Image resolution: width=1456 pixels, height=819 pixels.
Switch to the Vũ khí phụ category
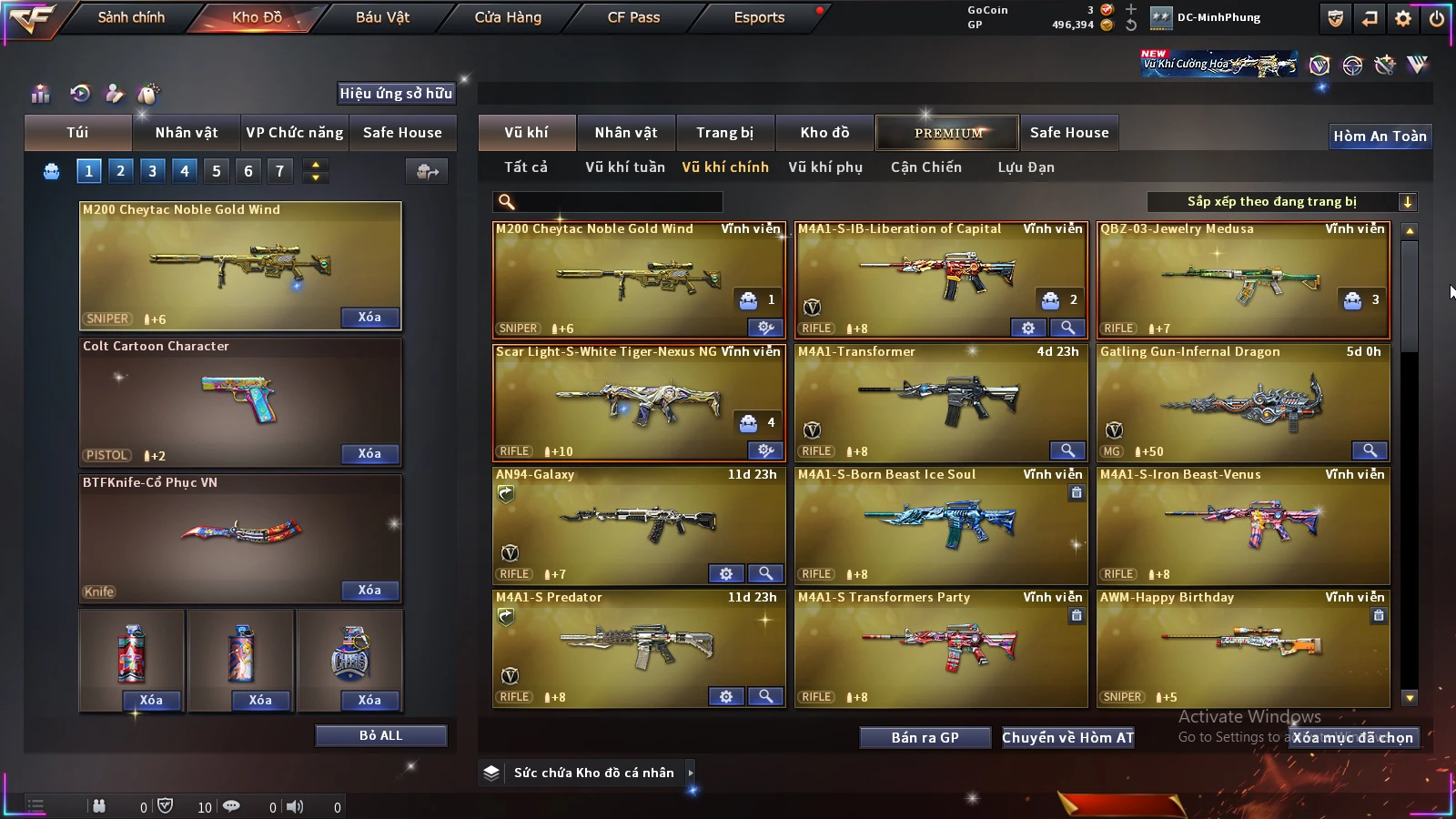coord(825,167)
